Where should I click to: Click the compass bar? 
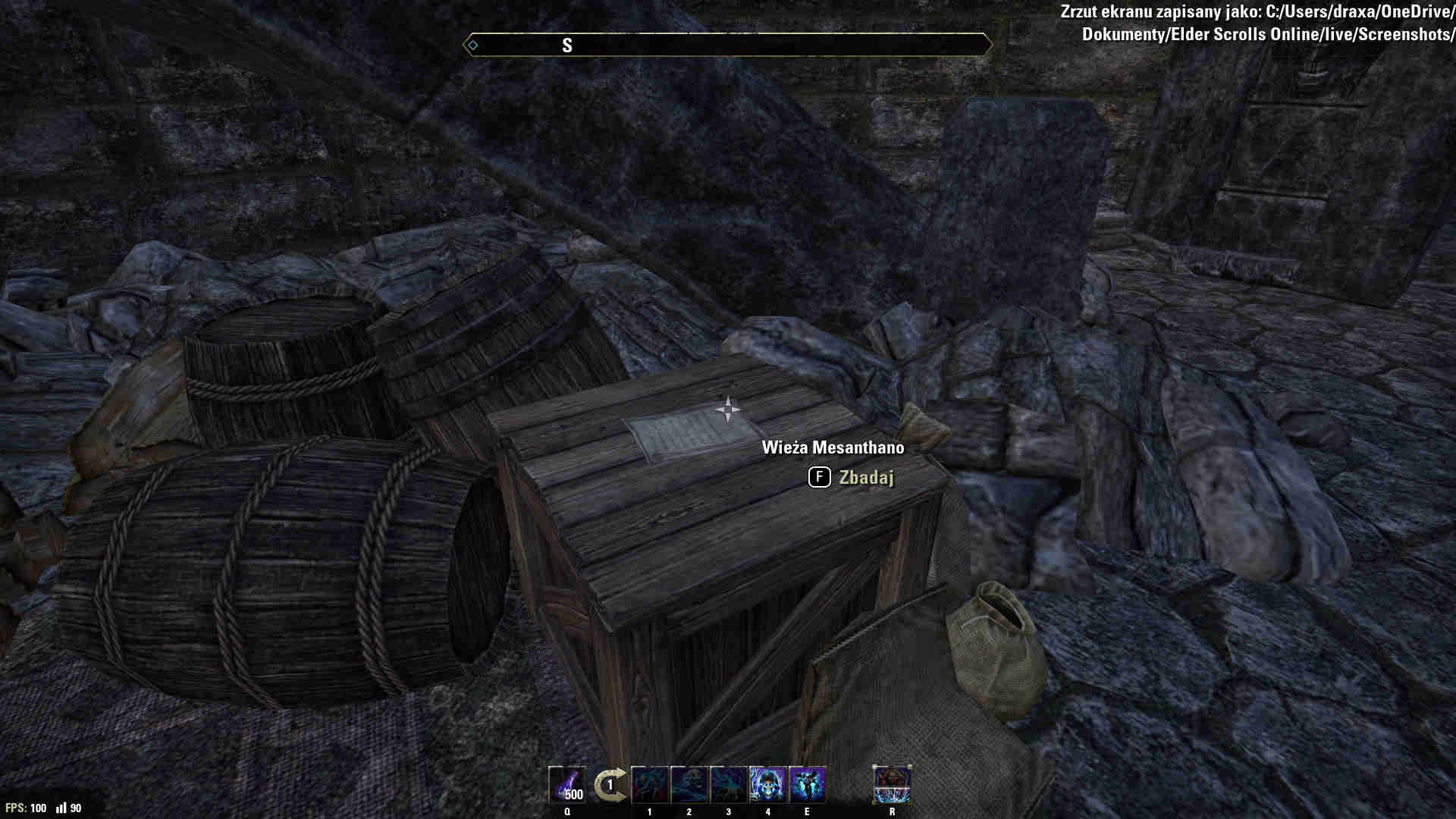point(727,45)
